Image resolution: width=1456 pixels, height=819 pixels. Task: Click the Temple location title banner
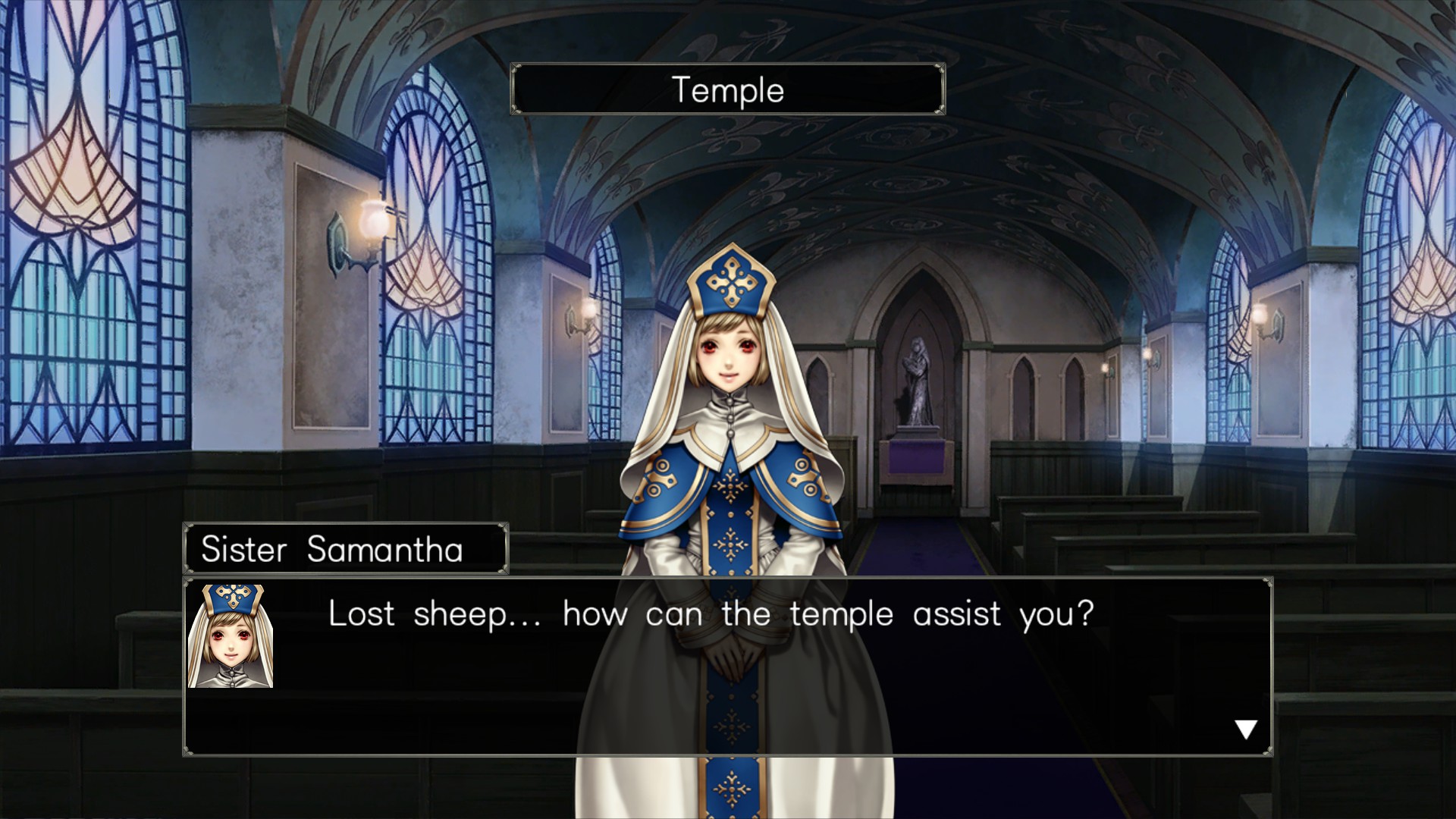coord(726,89)
